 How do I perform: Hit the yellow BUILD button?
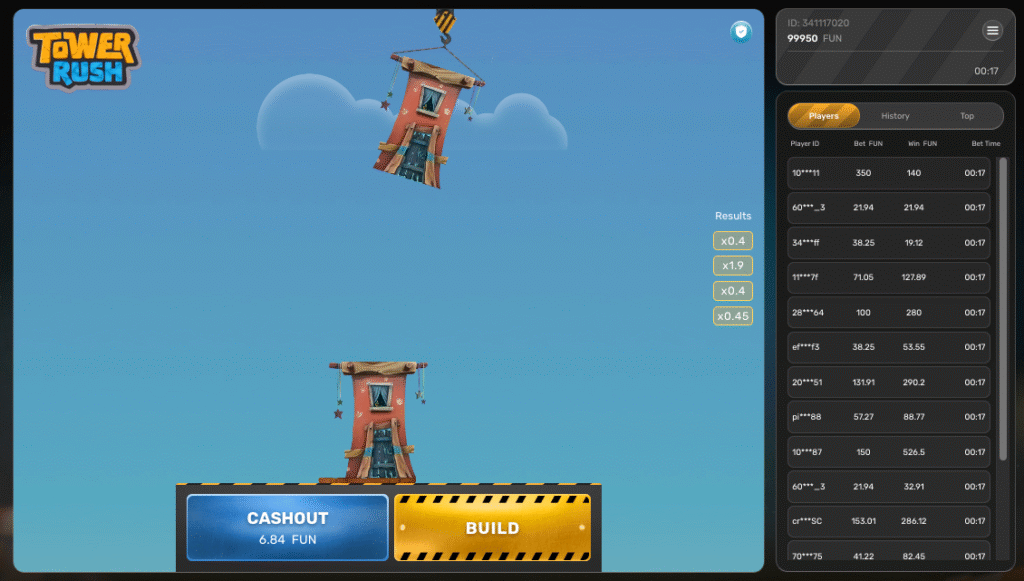(x=492, y=527)
